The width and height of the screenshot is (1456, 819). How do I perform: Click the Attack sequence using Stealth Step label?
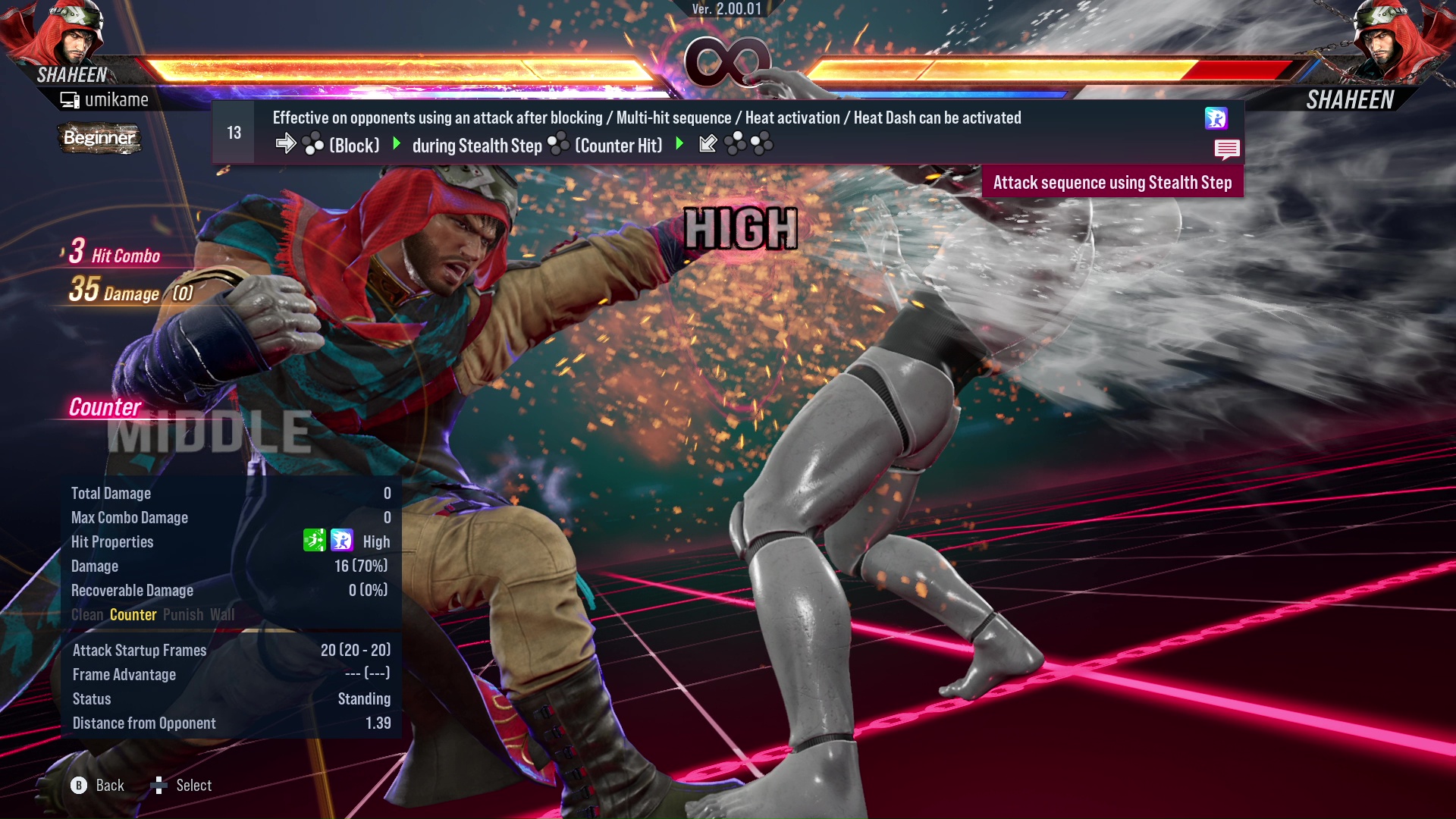click(x=1113, y=182)
